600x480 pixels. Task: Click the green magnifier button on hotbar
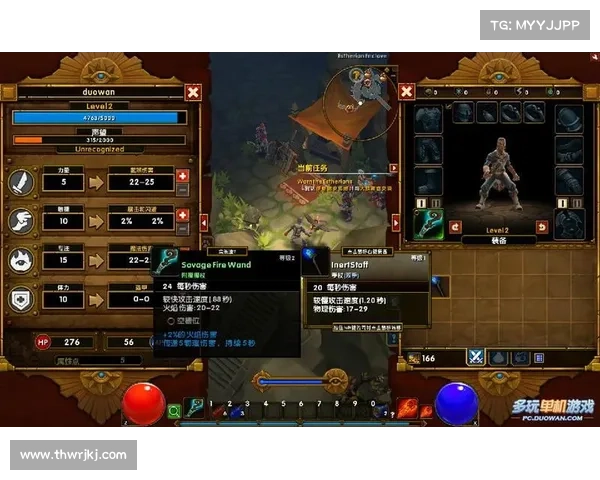(x=174, y=410)
